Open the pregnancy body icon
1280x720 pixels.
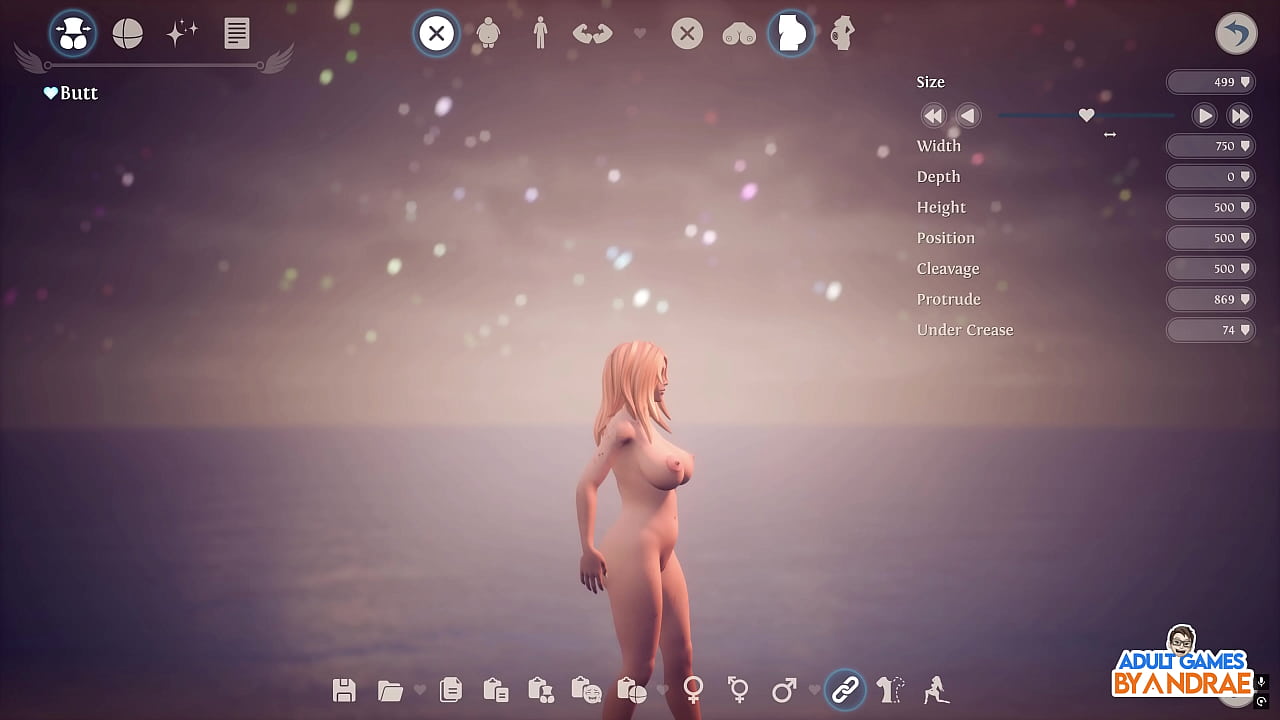point(842,33)
